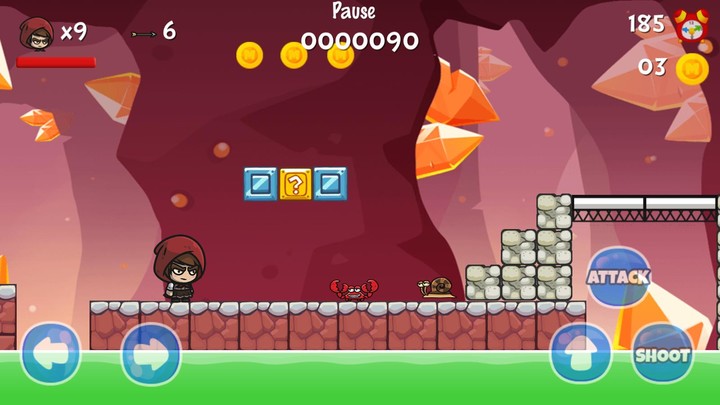Tap the Pause button
720x405 pixels.
(354, 12)
